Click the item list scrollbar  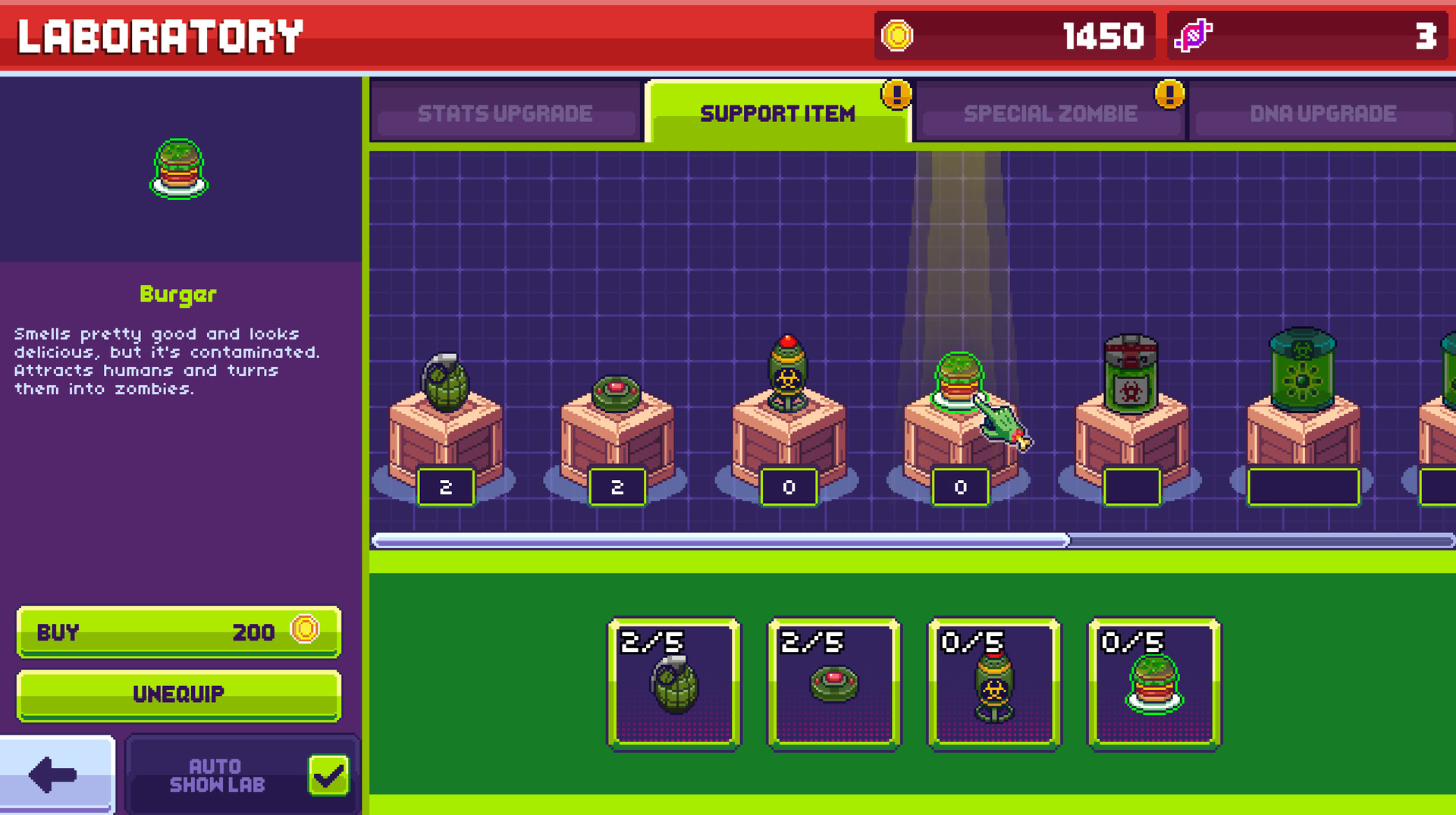click(x=719, y=538)
